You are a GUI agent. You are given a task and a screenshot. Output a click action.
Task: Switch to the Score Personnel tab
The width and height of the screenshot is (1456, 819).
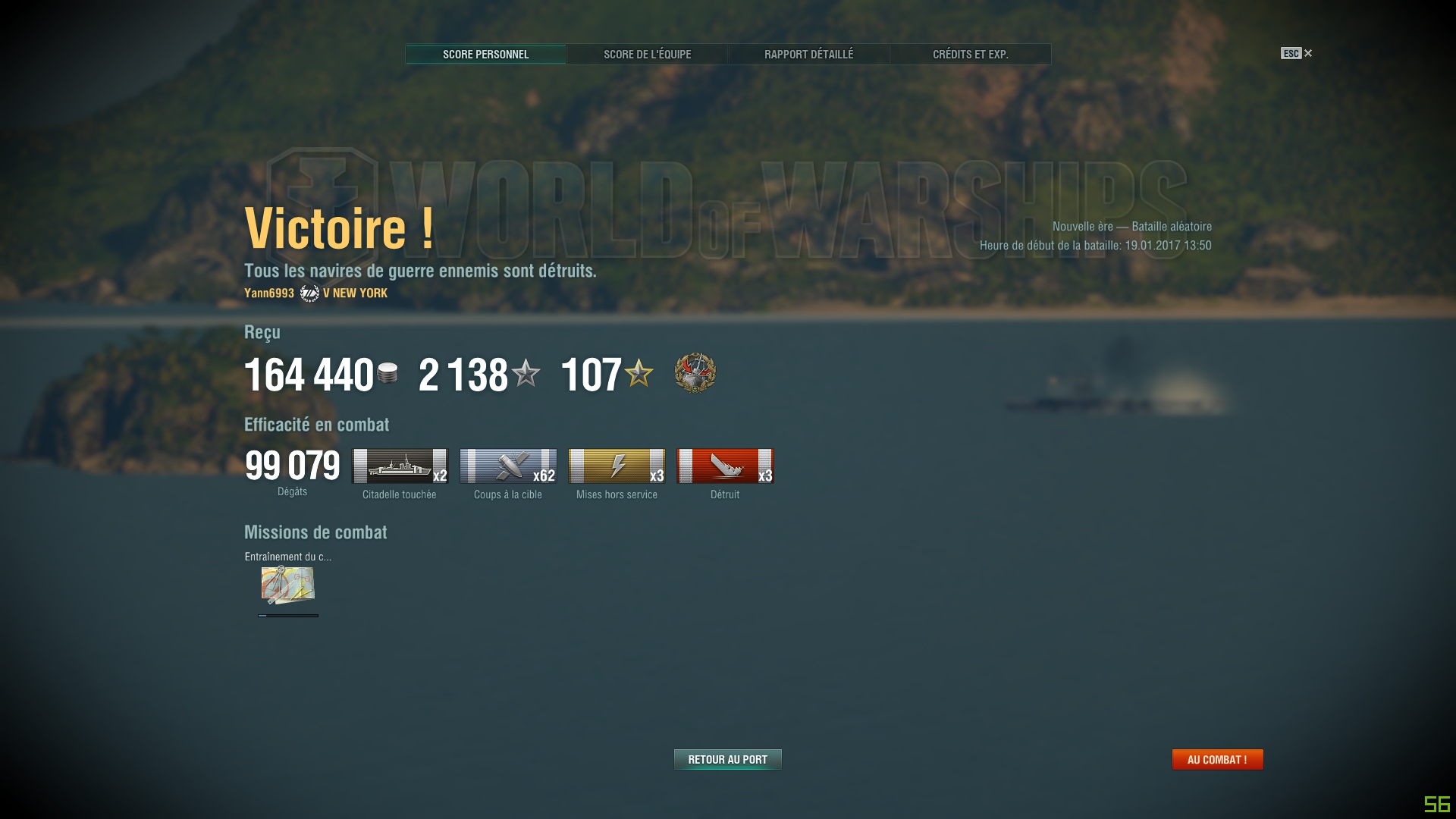point(485,54)
